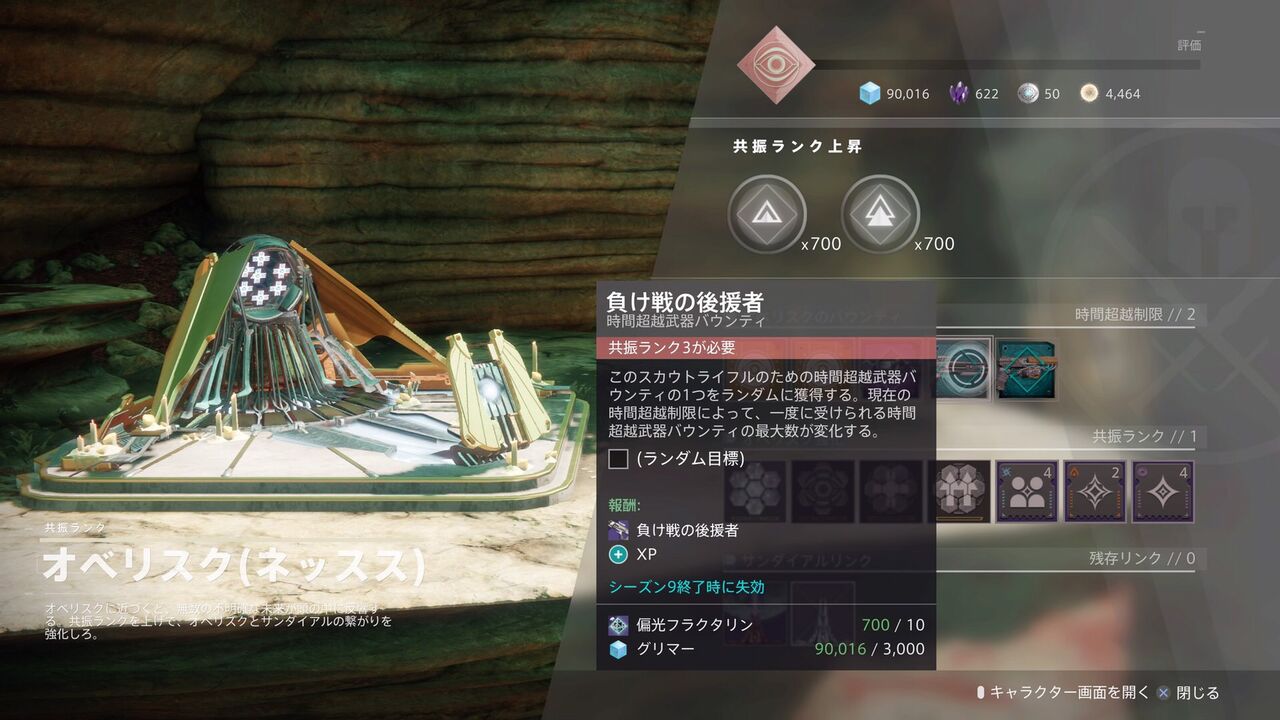Click the XP reward plus icon
1280x720 pixels.
[x=617, y=553]
